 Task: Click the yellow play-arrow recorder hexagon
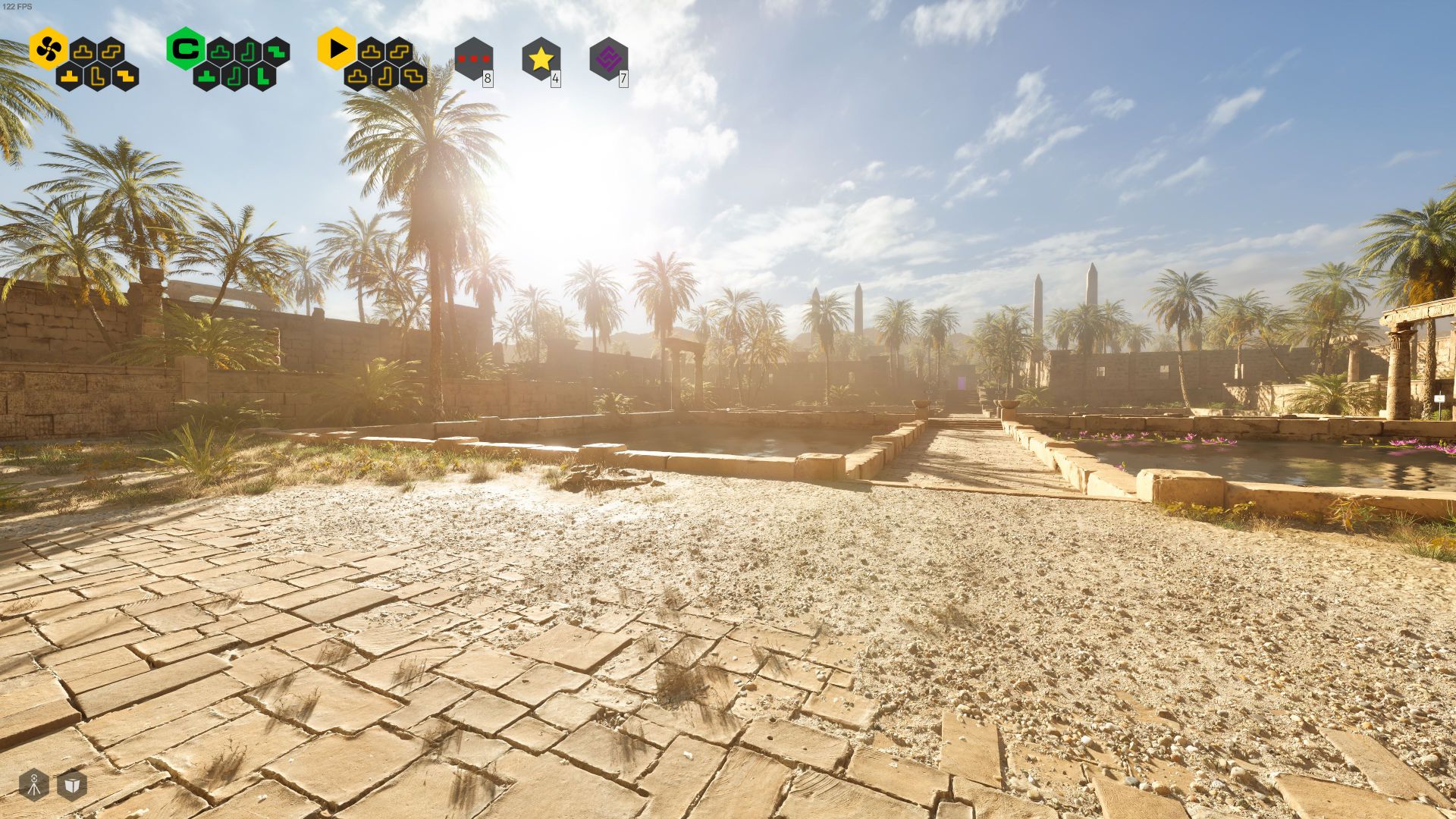point(337,49)
